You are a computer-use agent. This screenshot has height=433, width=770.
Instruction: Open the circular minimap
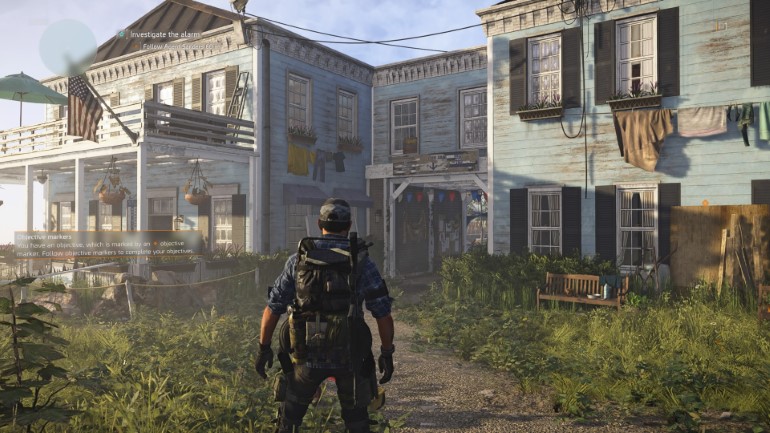[x=67, y=46]
